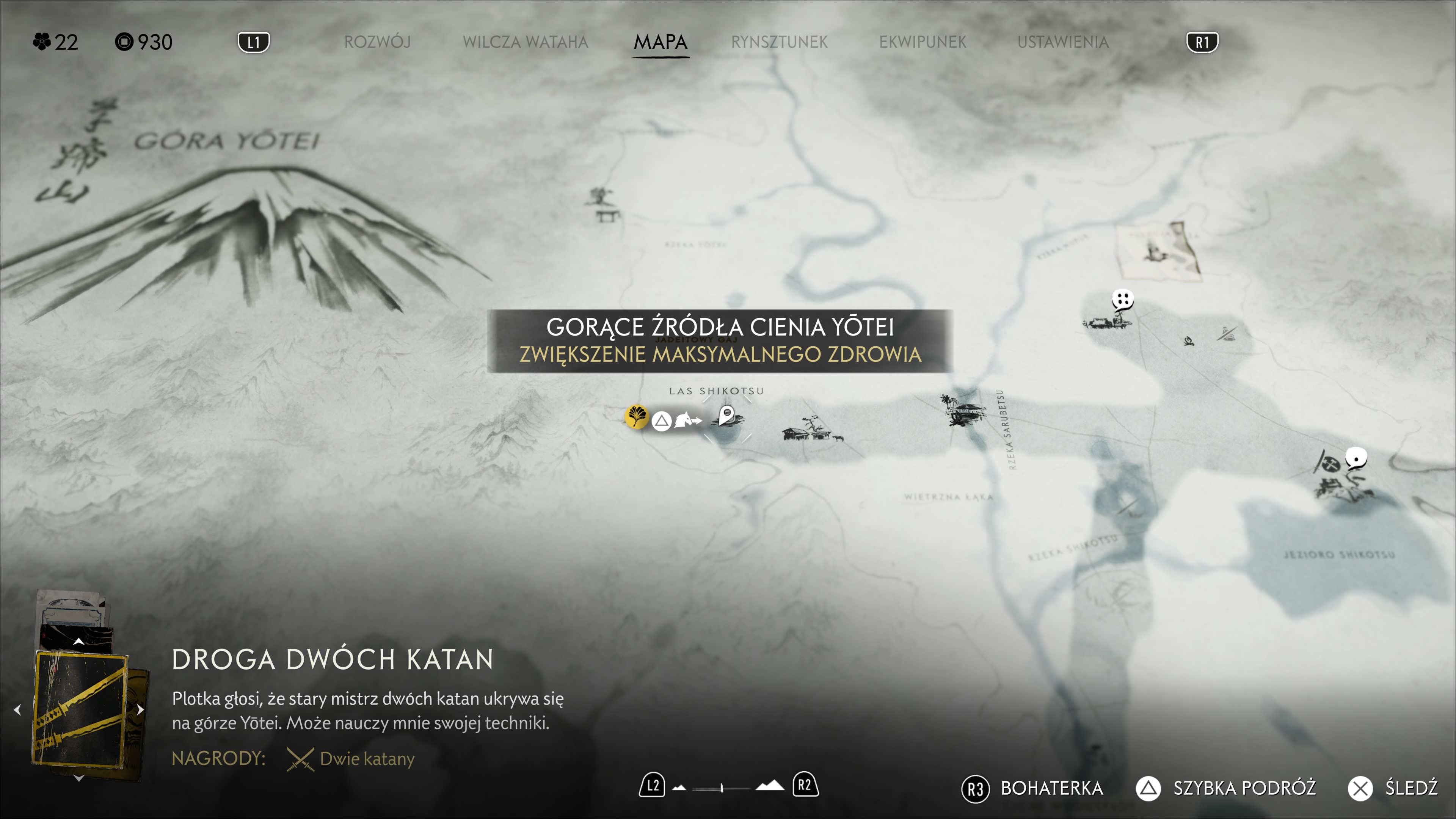Select the crossed swords shield map marker

click(x=1330, y=464)
